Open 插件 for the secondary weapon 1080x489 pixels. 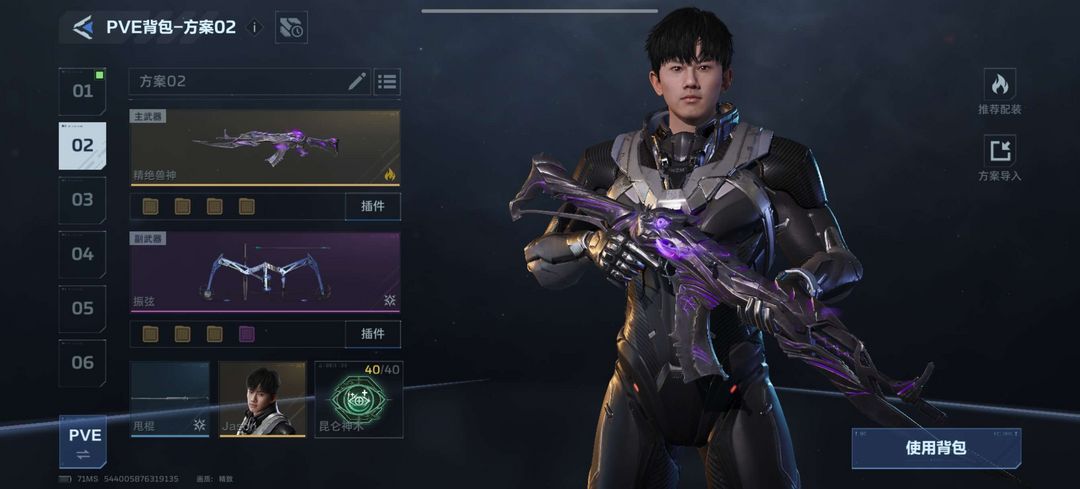[x=373, y=334]
